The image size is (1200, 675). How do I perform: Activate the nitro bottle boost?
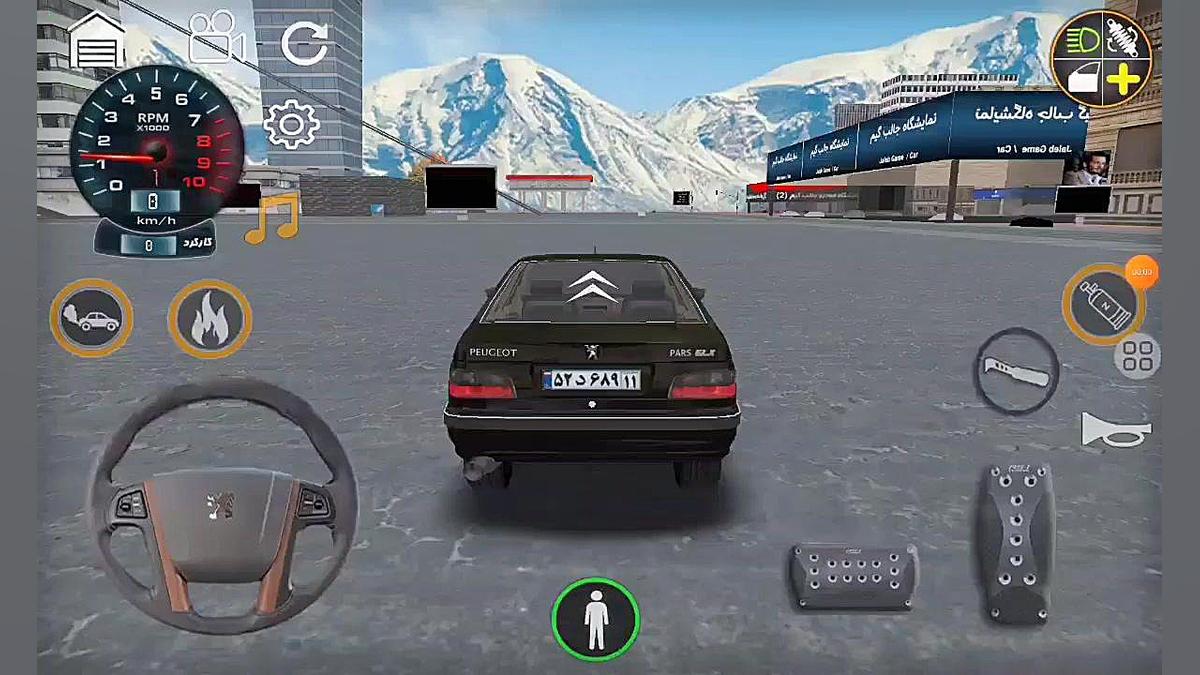tap(1103, 305)
